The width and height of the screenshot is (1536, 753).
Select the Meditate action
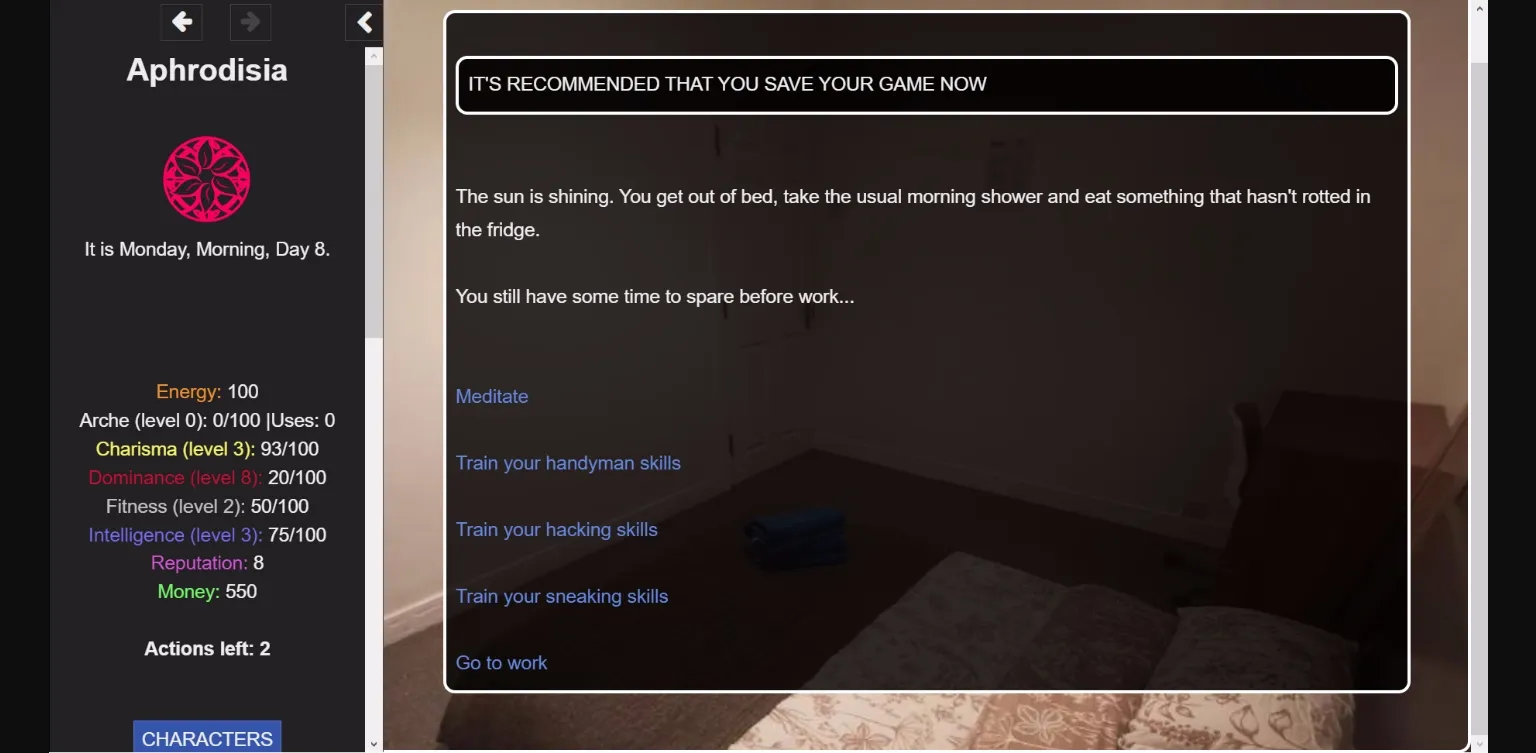click(492, 396)
